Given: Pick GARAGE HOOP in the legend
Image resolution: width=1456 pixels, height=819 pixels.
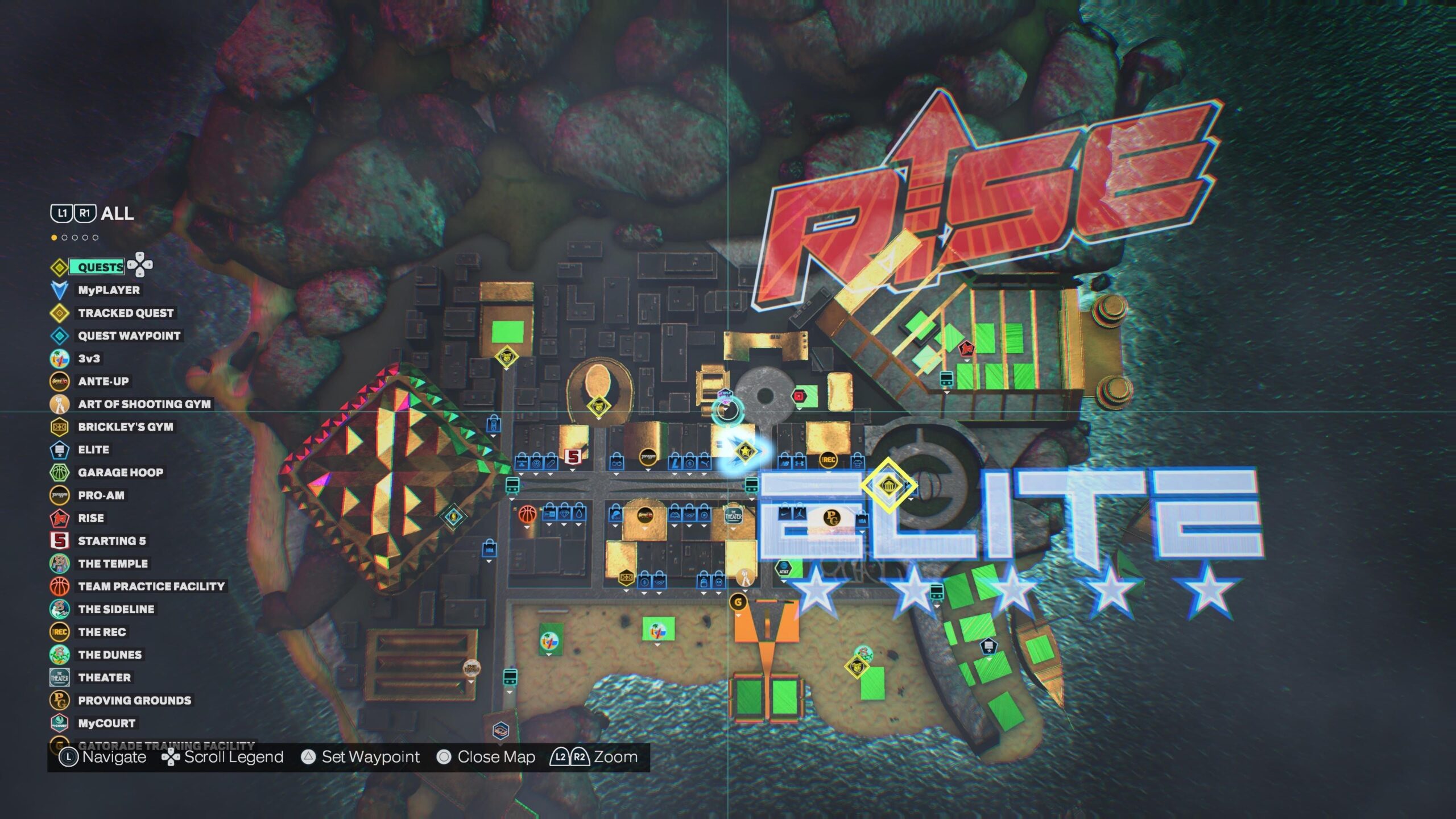Looking at the screenshot, I should (120, 472).
